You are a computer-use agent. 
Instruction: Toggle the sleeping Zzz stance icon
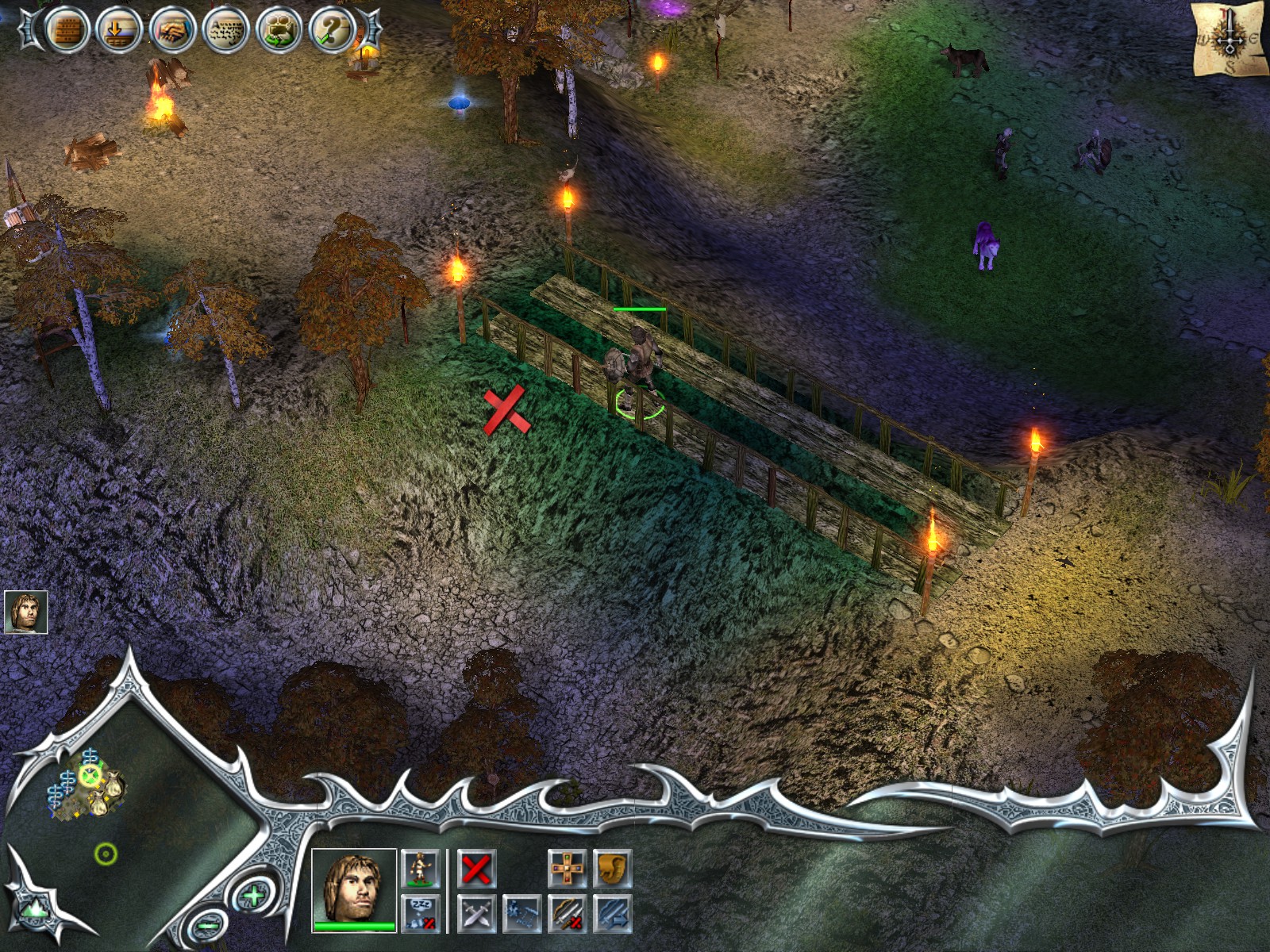(420, 913)
